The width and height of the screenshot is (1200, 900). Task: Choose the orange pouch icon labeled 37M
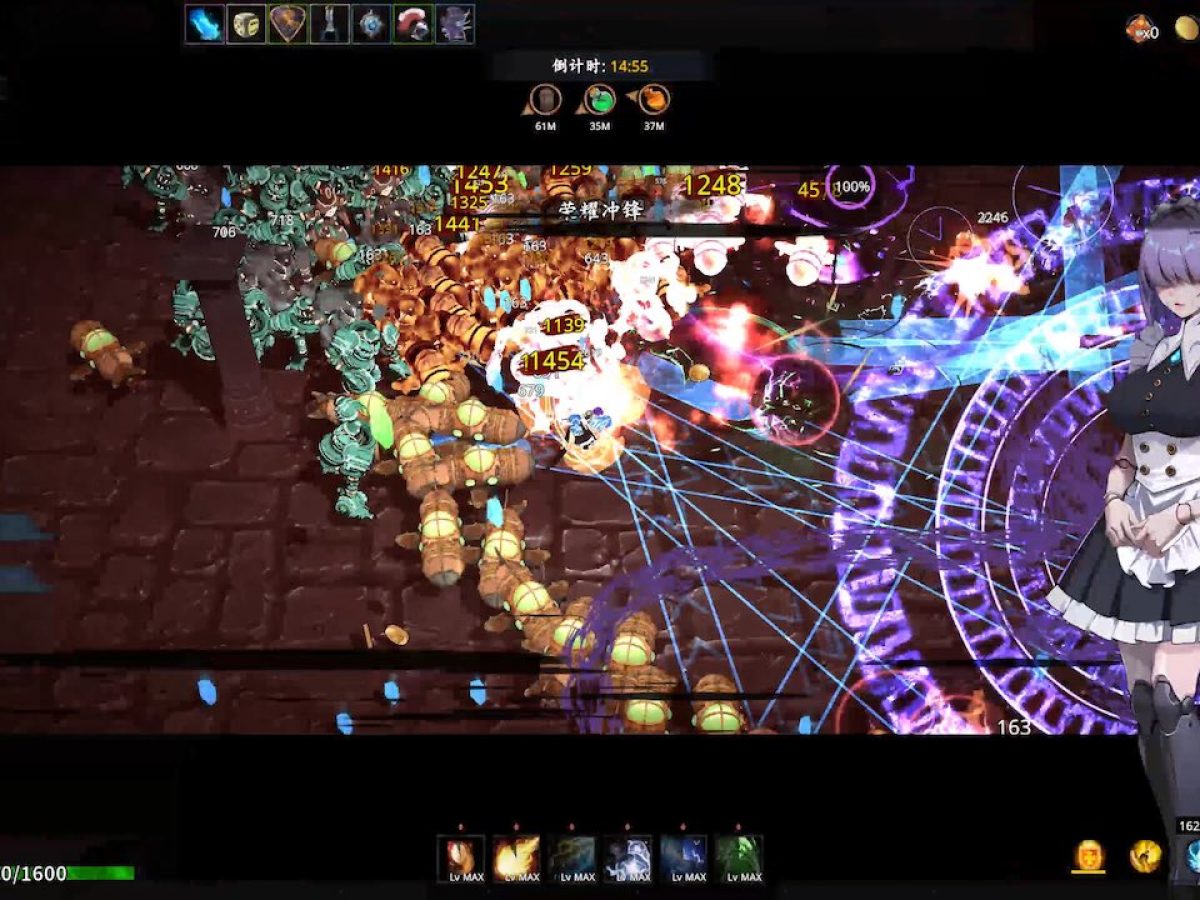pyautogui.click(x=654, y=100)
